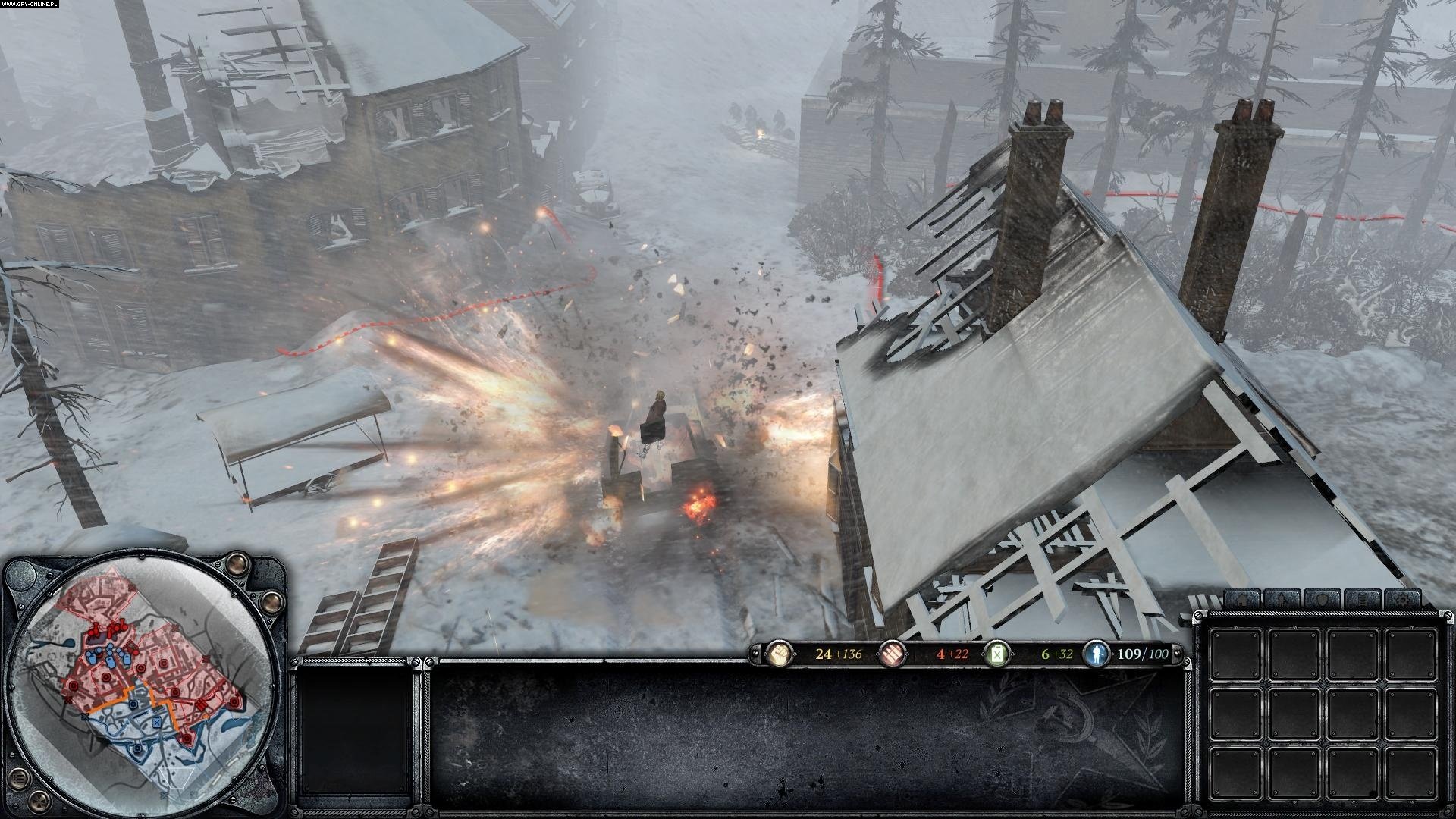The height and width of the screenshot is (819, 1456).
Task: Select the blue fuel canister marker on the minimap
Action: tap(155, 723)
